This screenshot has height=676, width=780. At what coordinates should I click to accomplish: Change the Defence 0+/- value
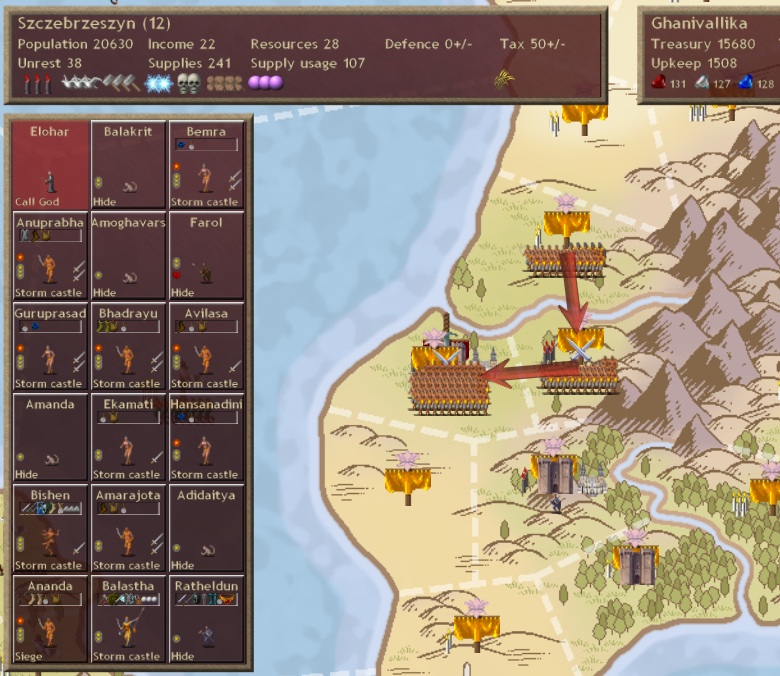click(426, 44)
